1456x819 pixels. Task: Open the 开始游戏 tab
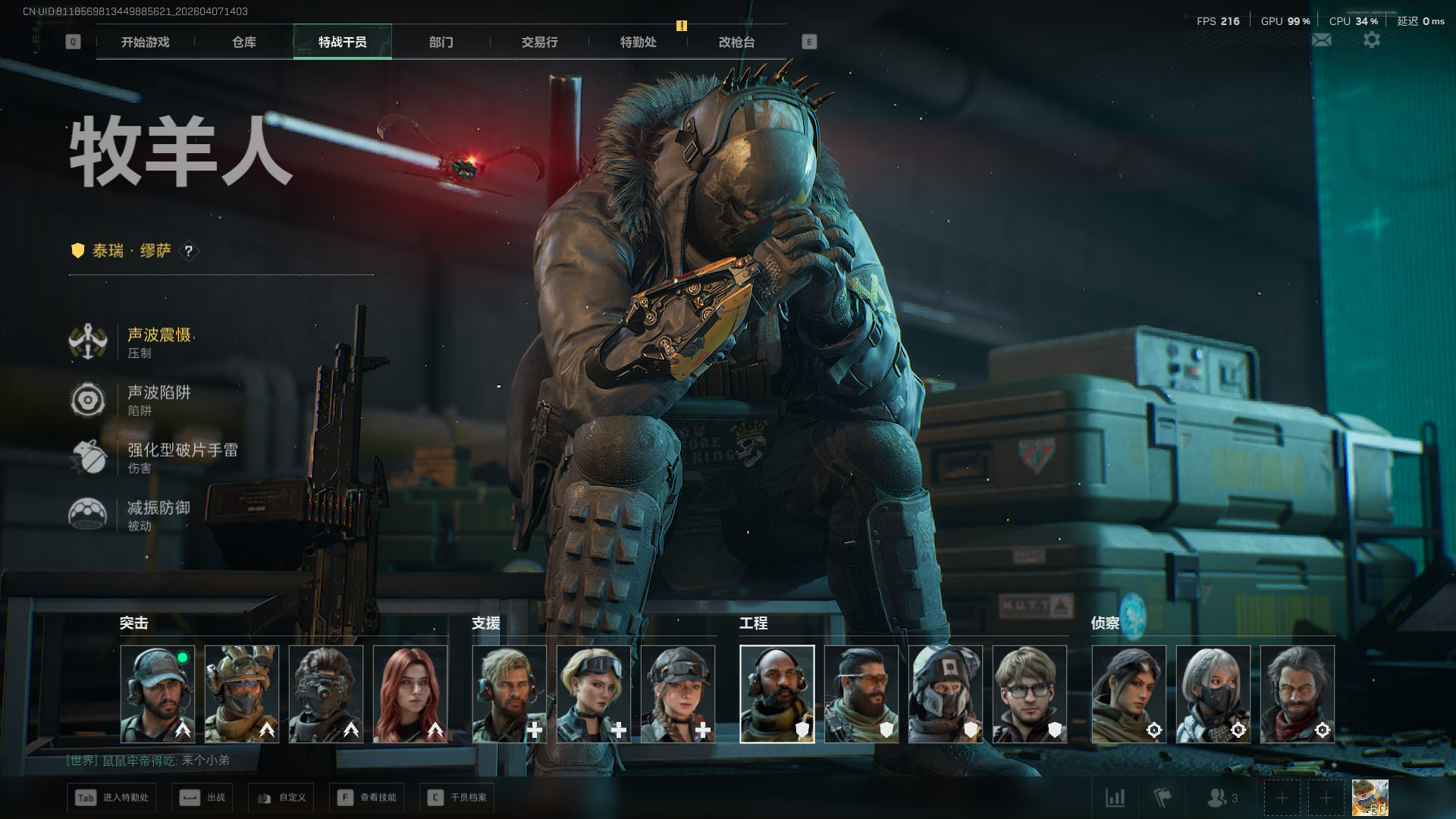(146, 42)
